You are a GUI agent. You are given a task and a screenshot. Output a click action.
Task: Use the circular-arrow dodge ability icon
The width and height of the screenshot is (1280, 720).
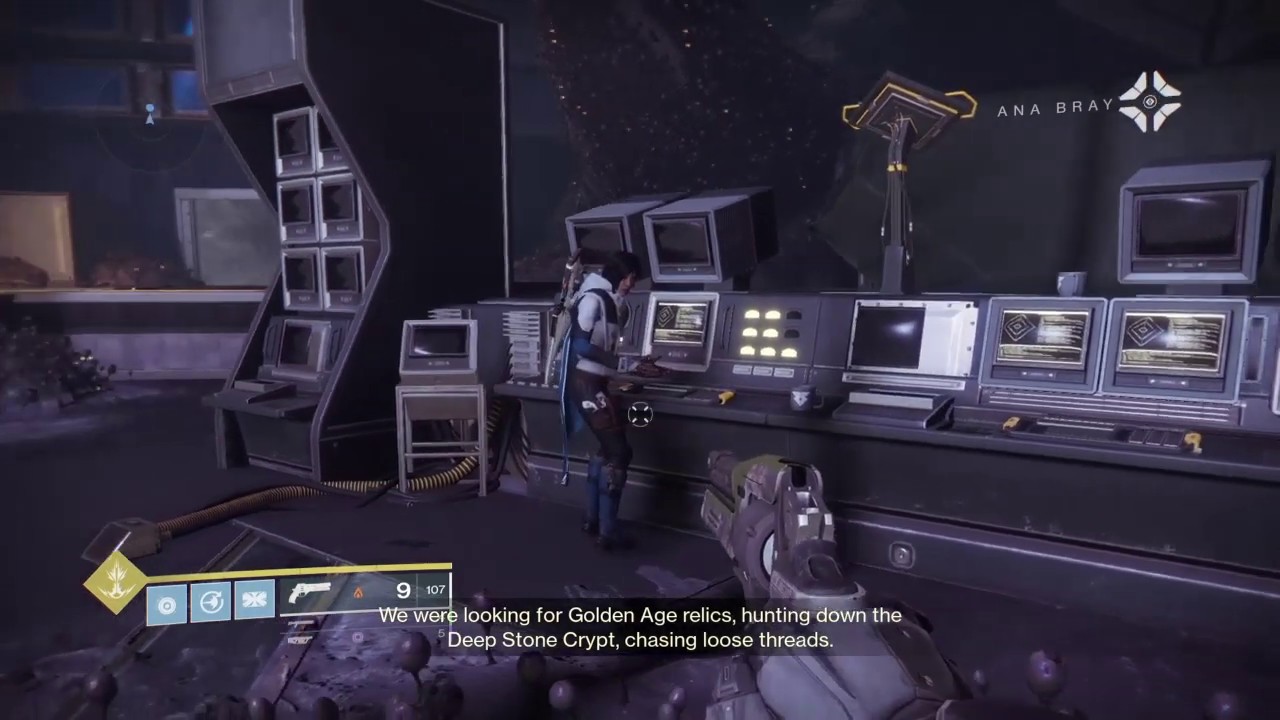pyautogui.click(x=210, y=603)
